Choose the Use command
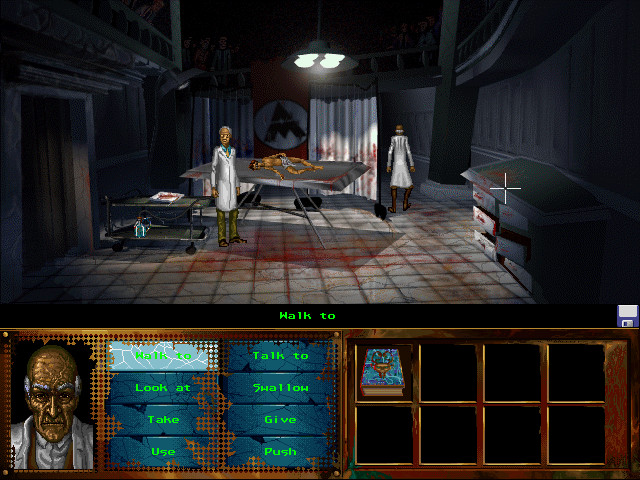Screen dimensions: 640x480 coord(163,452)
